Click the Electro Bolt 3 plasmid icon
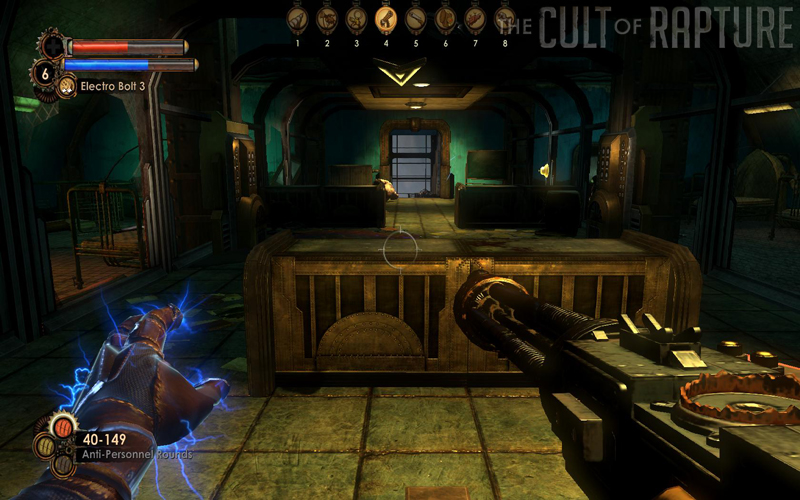Screen dimensions: 800x500 tap(66, 87)
